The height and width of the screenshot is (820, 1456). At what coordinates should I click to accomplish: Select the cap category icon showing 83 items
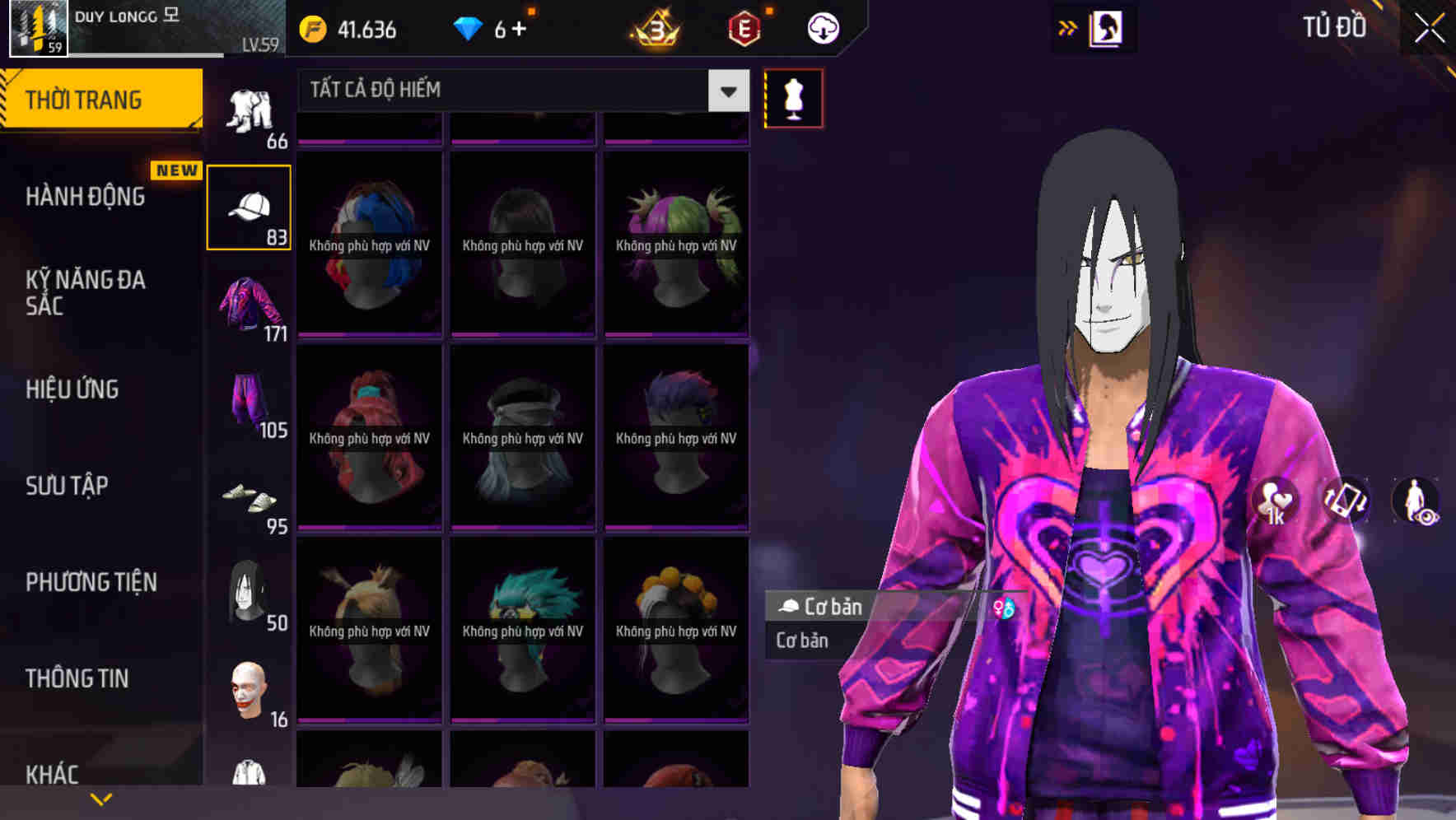[x=249, y=206]
